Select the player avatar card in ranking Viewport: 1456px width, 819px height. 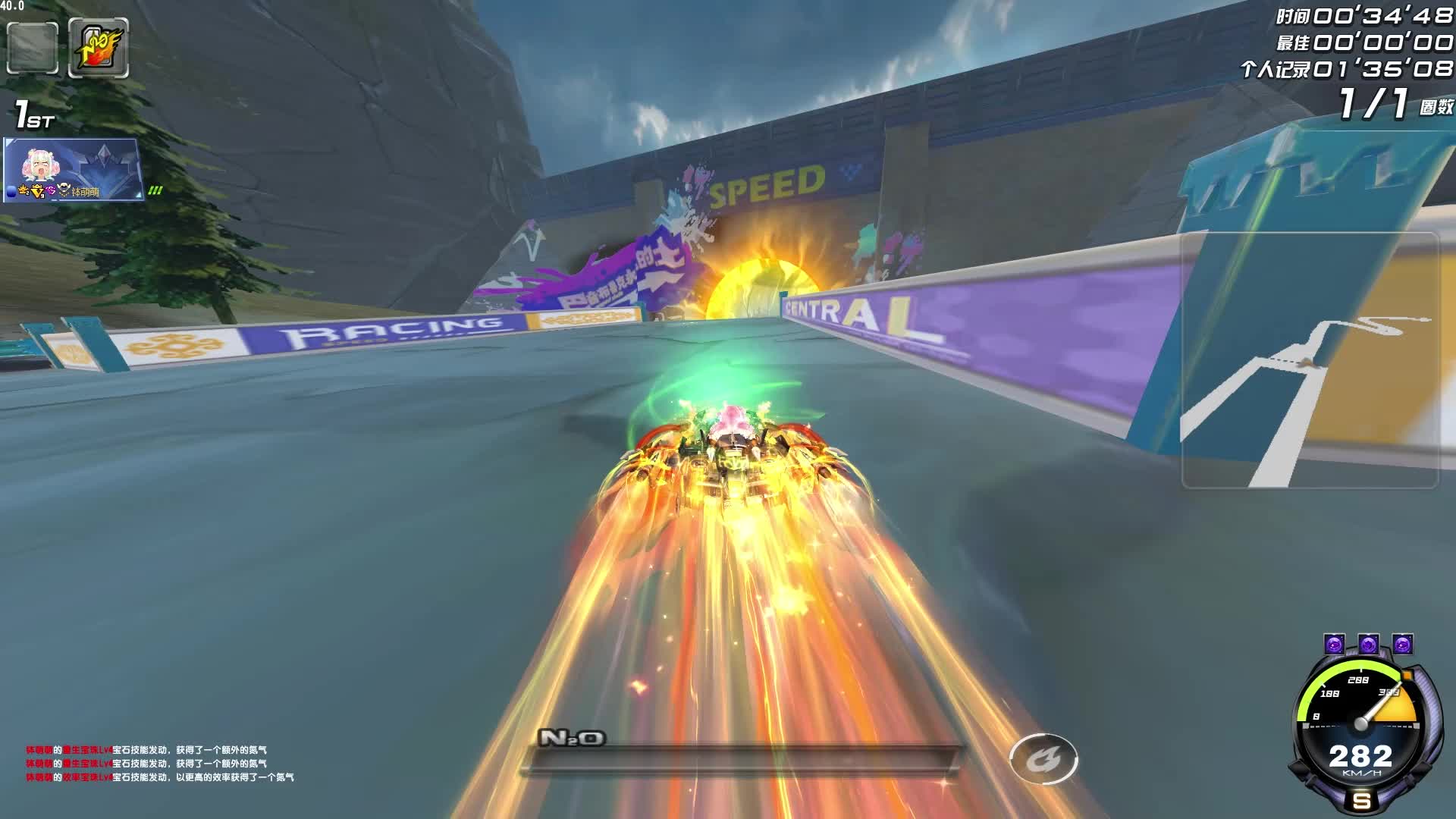click(x=73, y=169)
